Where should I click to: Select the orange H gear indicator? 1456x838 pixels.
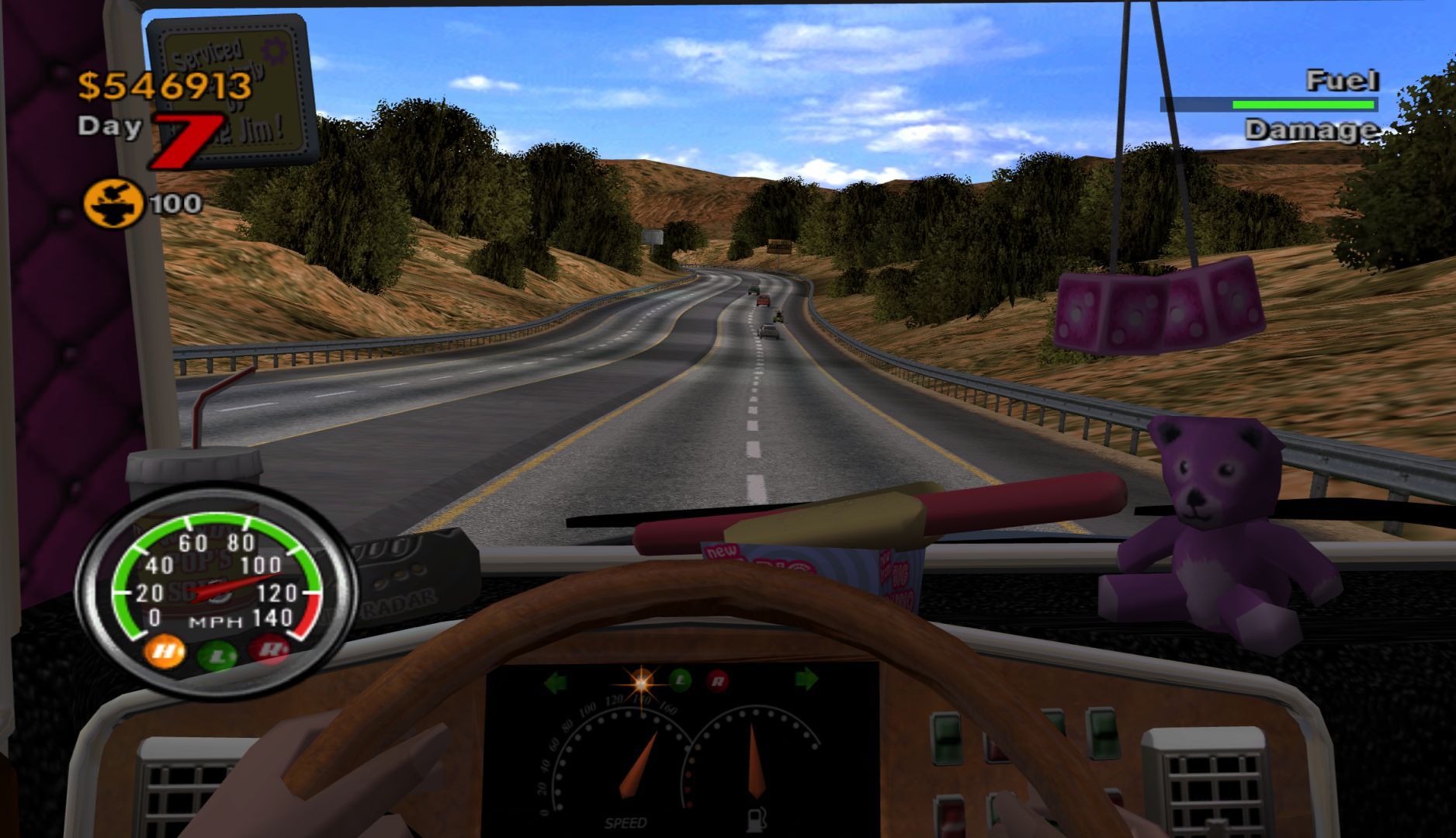[165, 650]
